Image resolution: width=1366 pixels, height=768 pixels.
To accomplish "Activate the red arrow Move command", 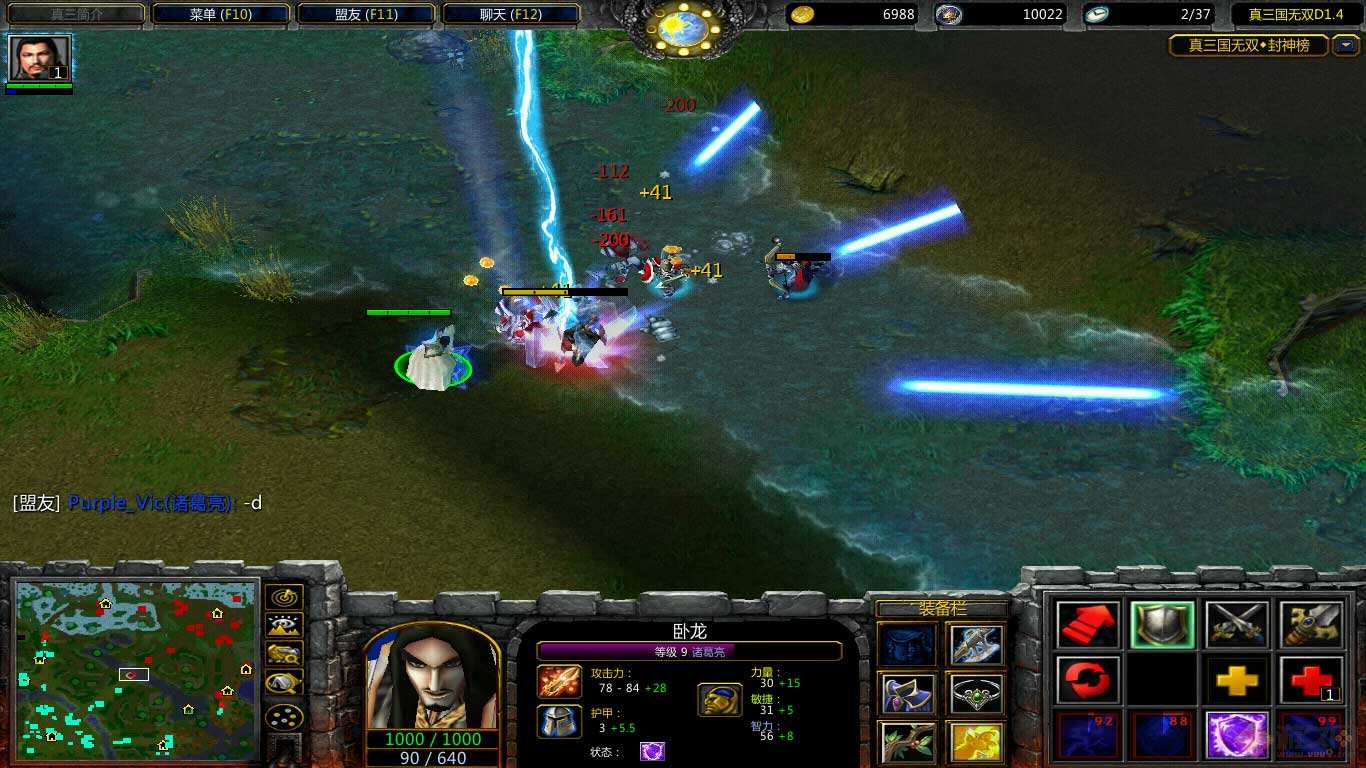I will pyautogui.click(x=1089, y=625).
